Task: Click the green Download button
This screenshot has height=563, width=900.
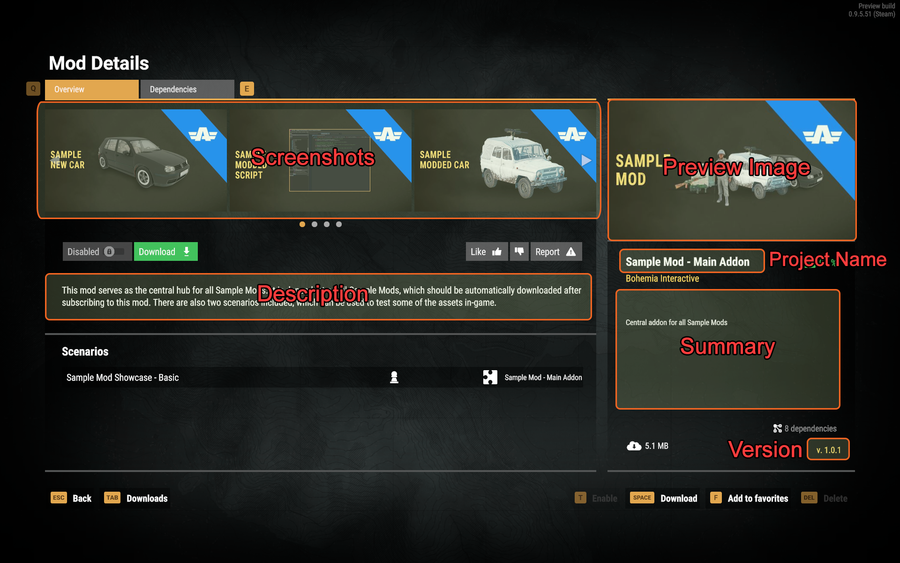Action: pyautogui.click(x=166, y=252)
